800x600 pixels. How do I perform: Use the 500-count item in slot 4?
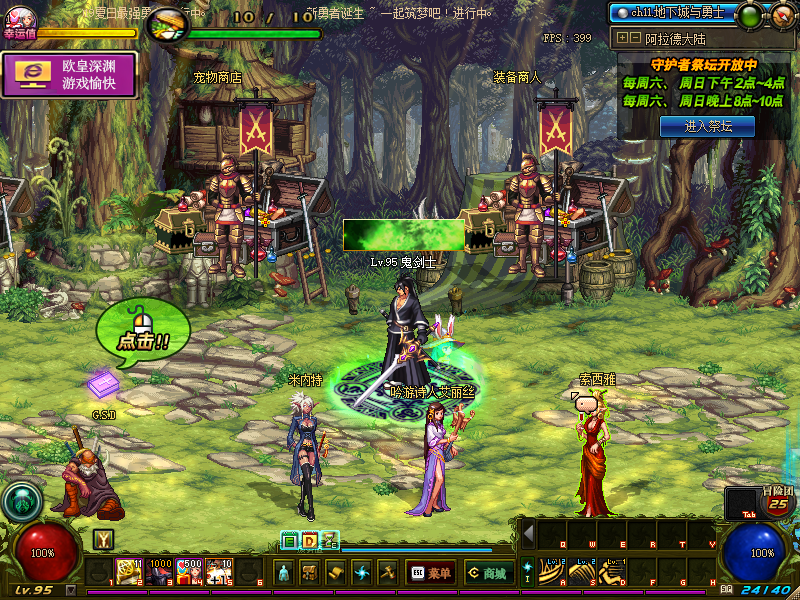click(x=190, y=571)
